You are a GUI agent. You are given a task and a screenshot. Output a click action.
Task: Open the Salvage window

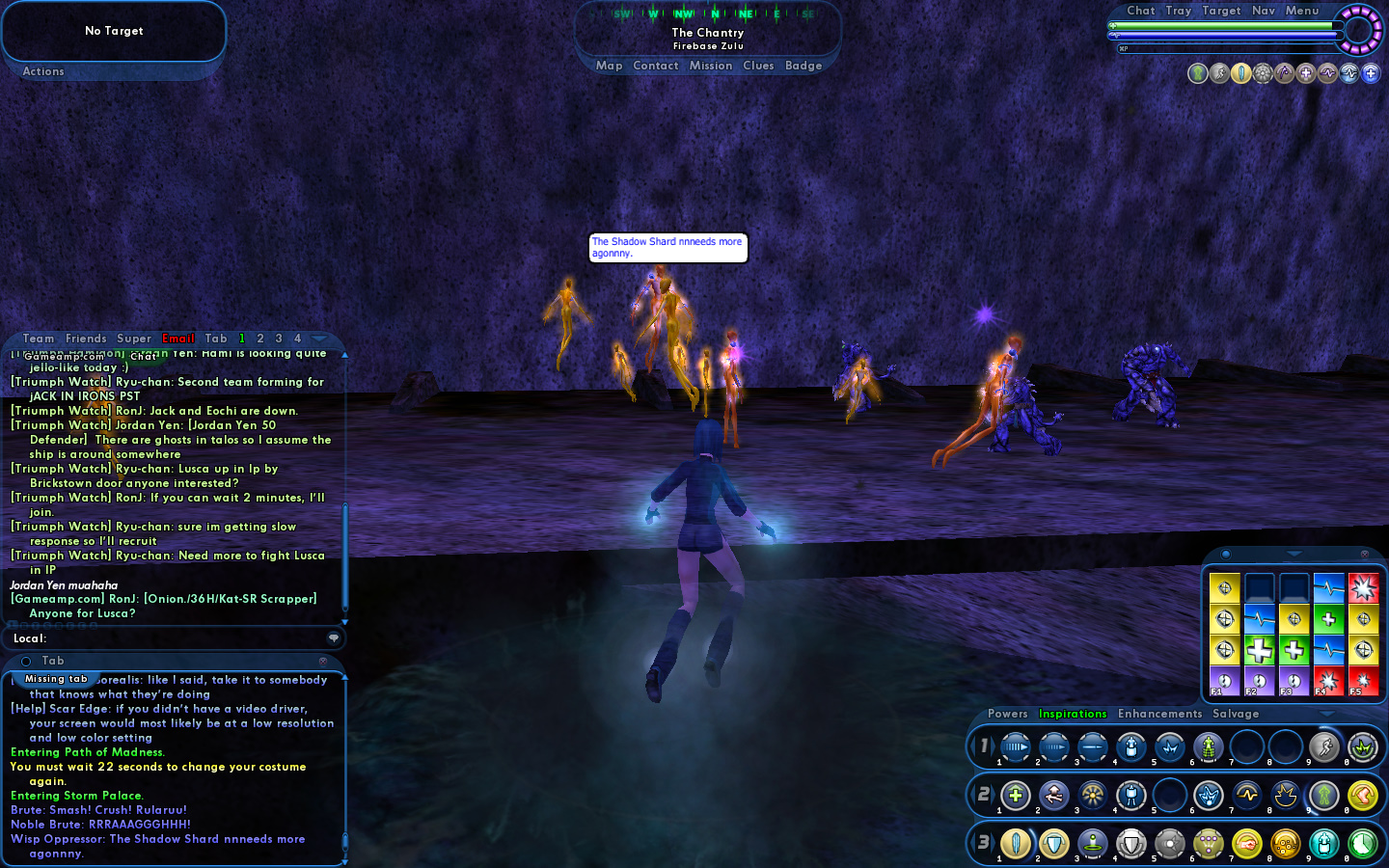tap(1236, 714)
